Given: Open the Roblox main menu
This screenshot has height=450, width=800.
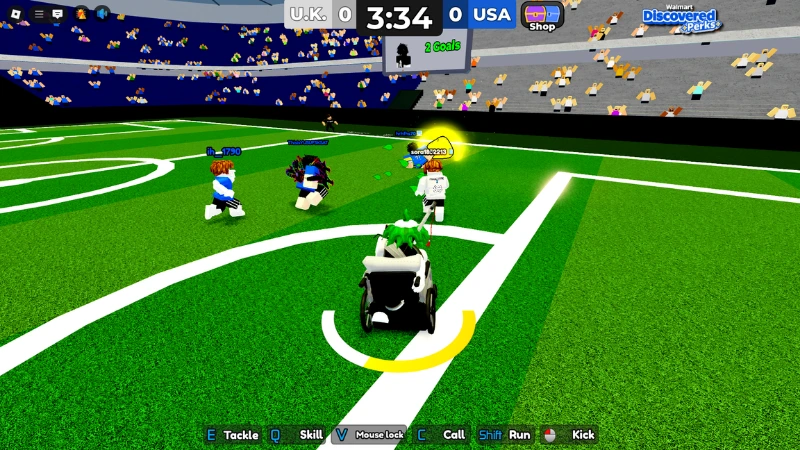Looking at the screenshot, I should click(14, 14).
